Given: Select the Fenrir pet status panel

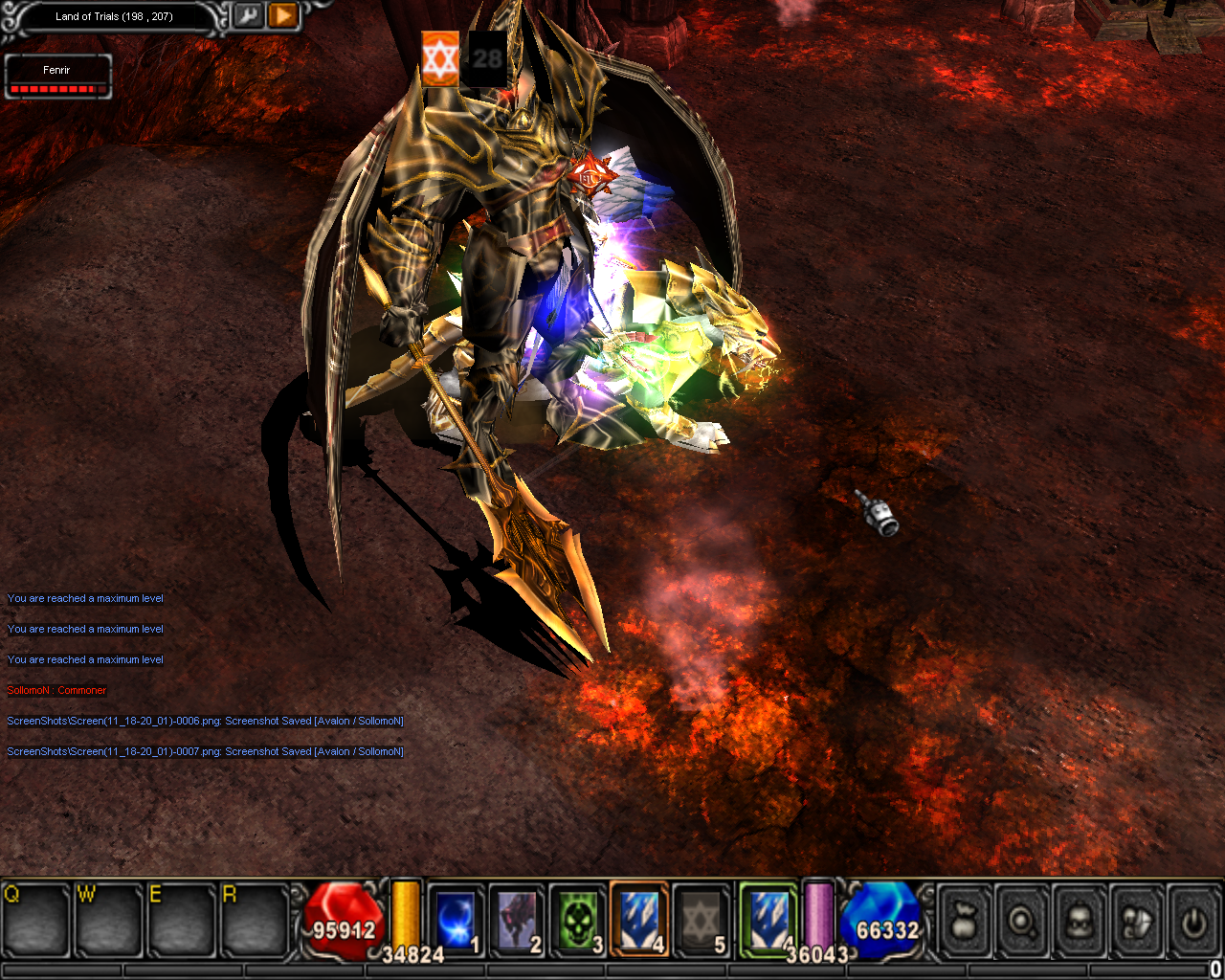Looking at the screenshot, I should coord(57,78).
